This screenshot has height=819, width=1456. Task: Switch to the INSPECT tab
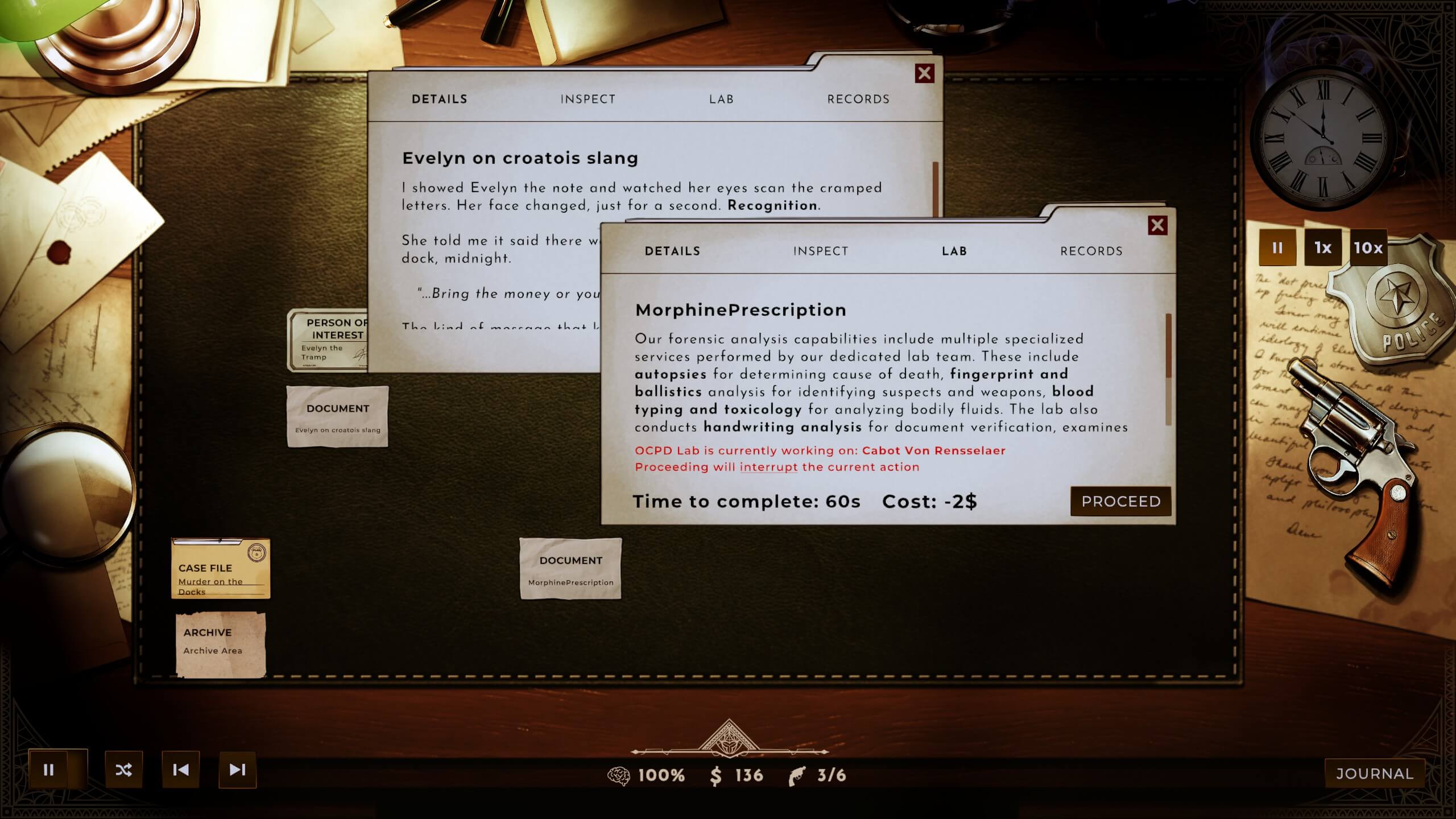pos(821,251)
